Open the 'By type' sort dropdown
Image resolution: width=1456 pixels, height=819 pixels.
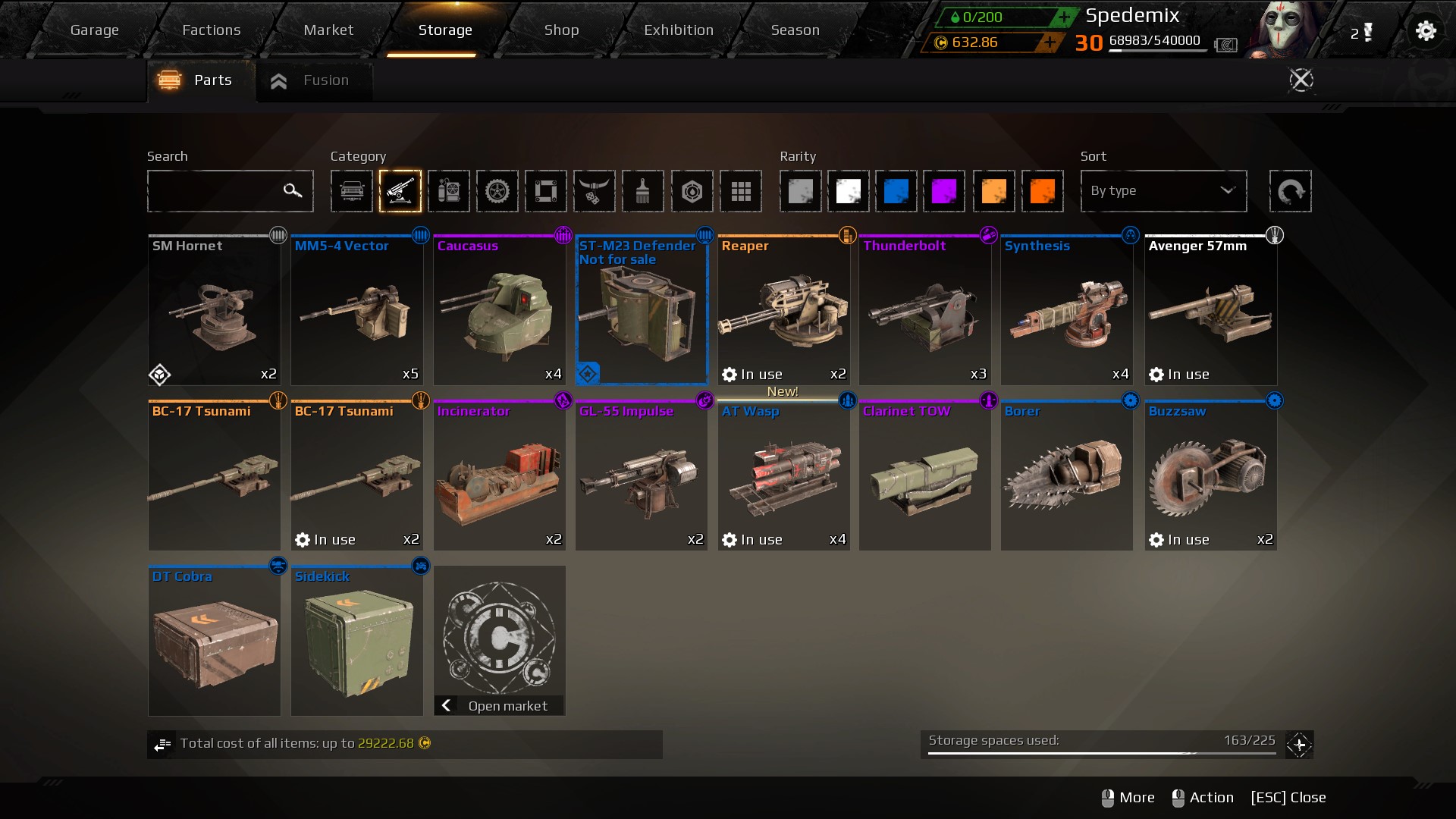click(x=1164, y=191)
